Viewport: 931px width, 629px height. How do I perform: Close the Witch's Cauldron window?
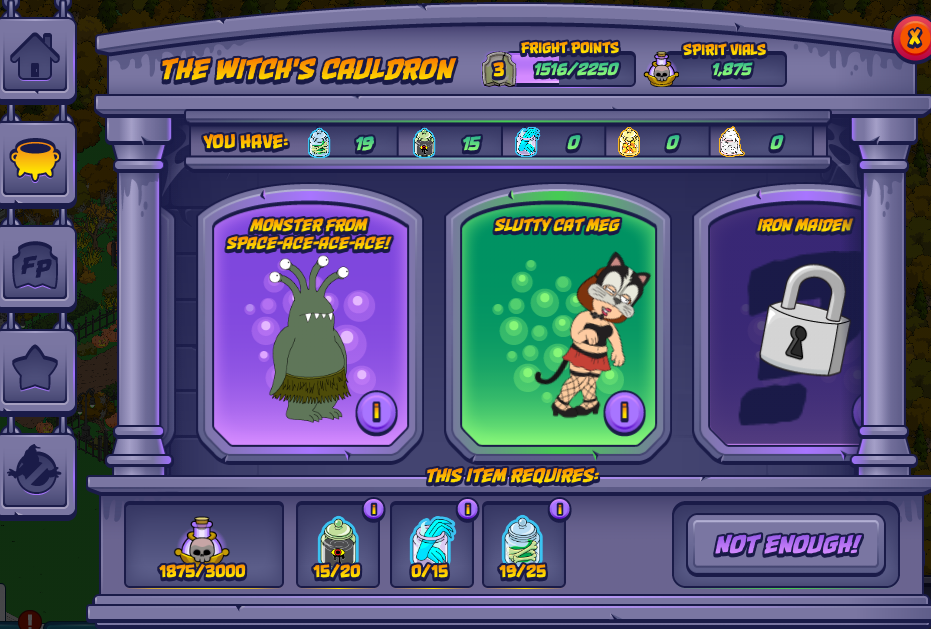click(913, 38)
